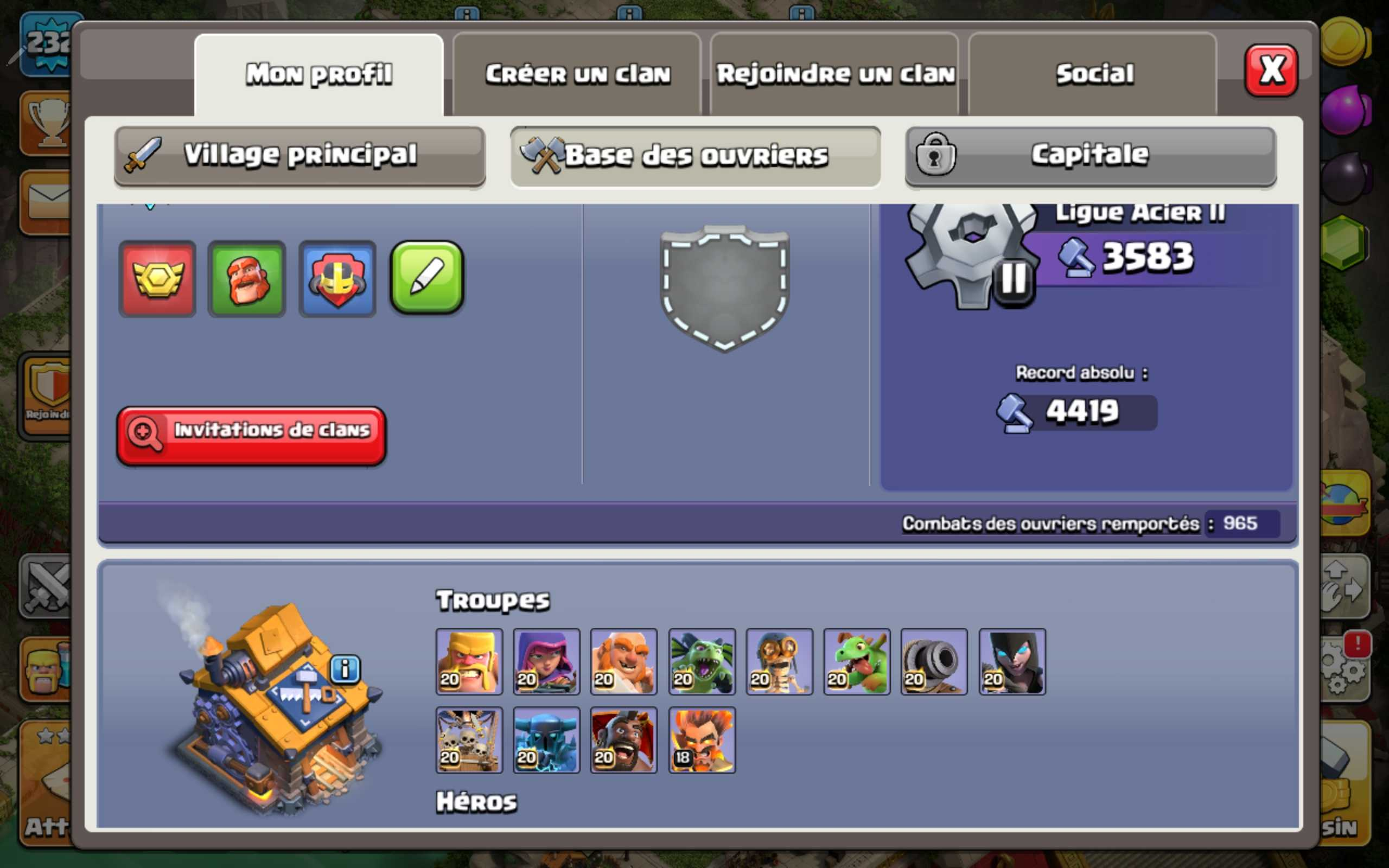Open the Hog Glider troop icon
Viewport: 1389px width, 868px height.
point(624,741)
